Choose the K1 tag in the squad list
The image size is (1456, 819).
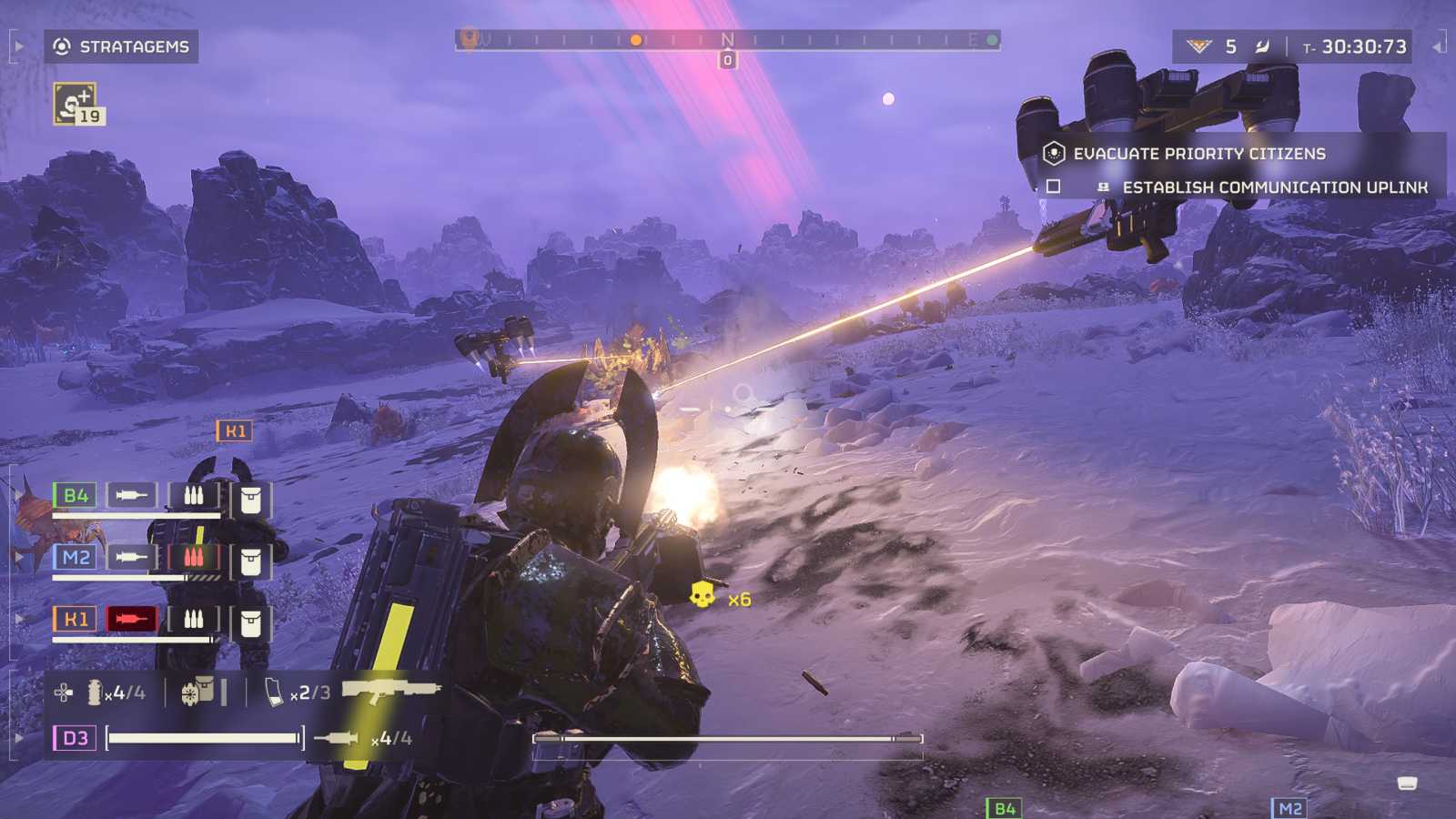(x=75, y=620)
